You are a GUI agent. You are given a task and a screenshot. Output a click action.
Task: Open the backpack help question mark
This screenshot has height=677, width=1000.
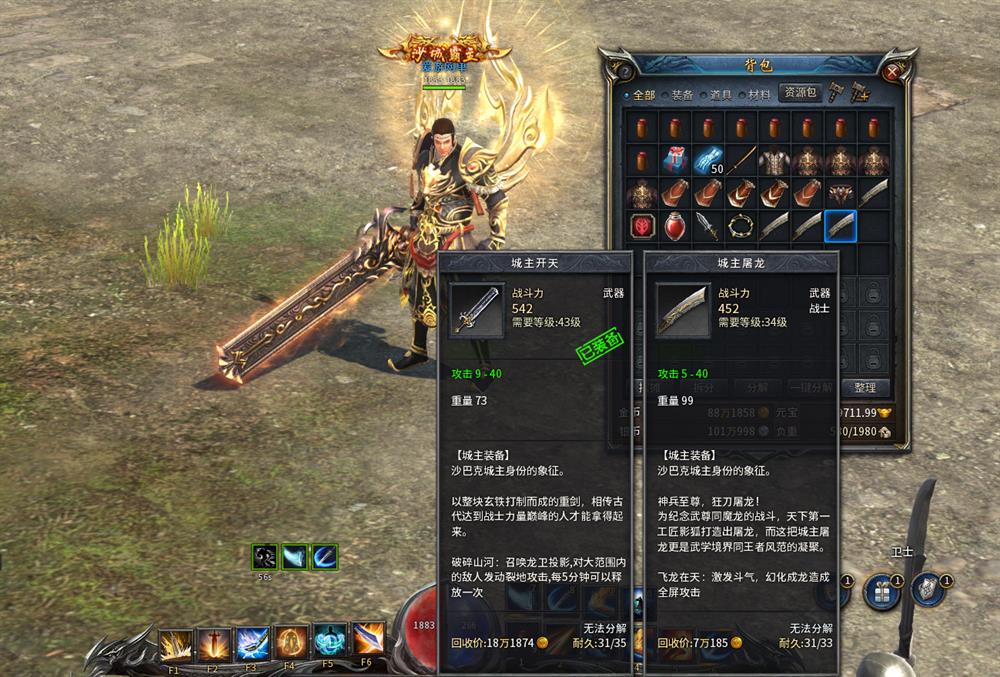click(x=624, y=71)
